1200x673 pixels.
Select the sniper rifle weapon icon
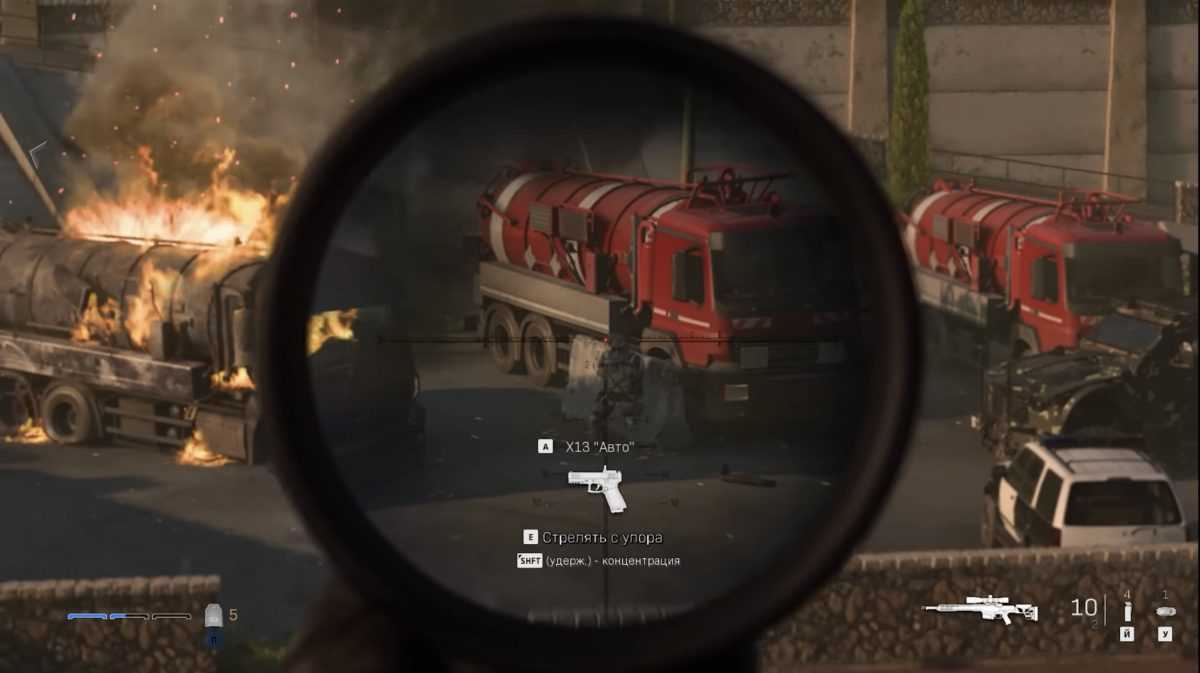pos(979,609)
